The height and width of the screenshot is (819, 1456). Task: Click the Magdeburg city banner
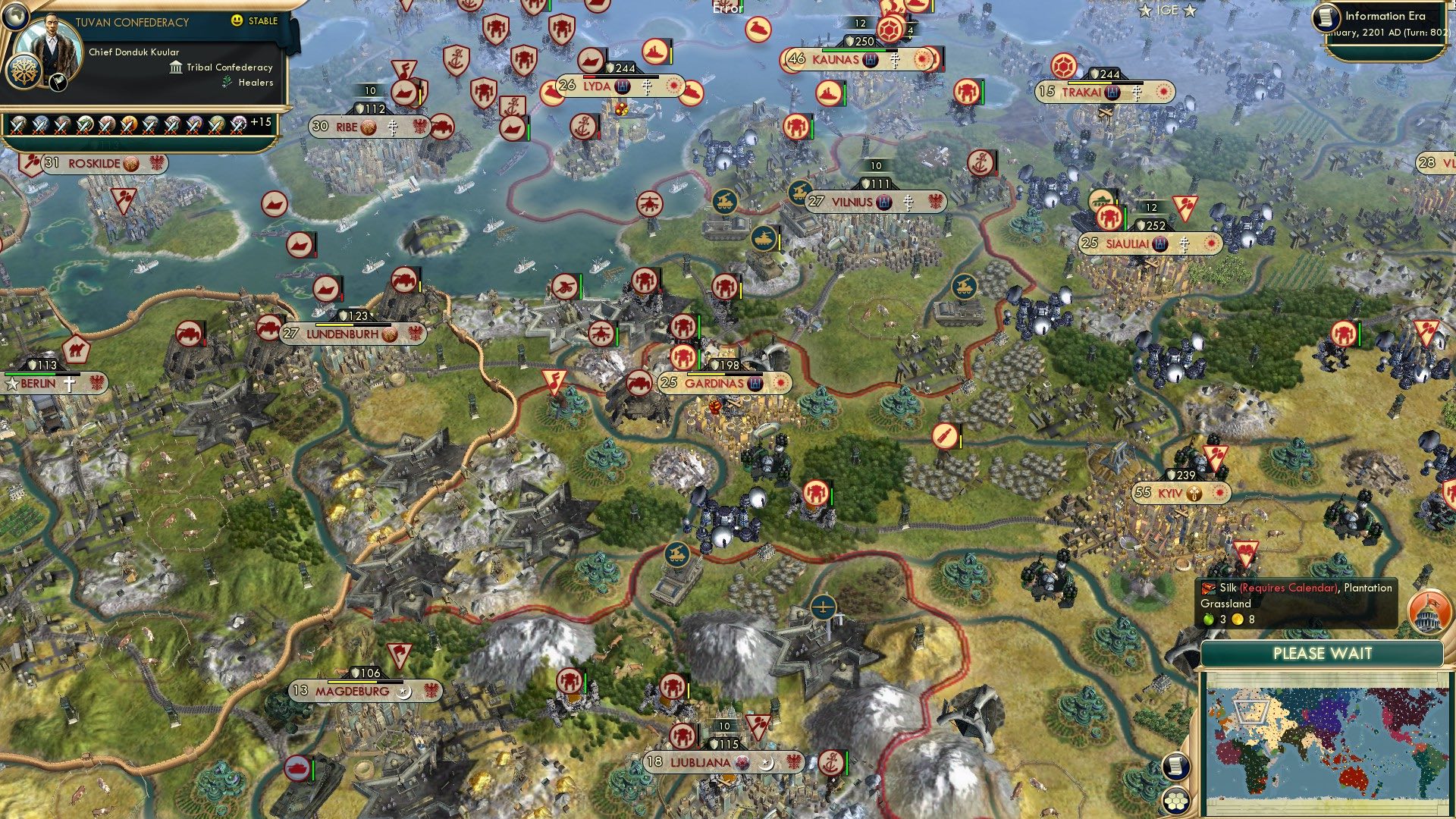coord(350,692)
